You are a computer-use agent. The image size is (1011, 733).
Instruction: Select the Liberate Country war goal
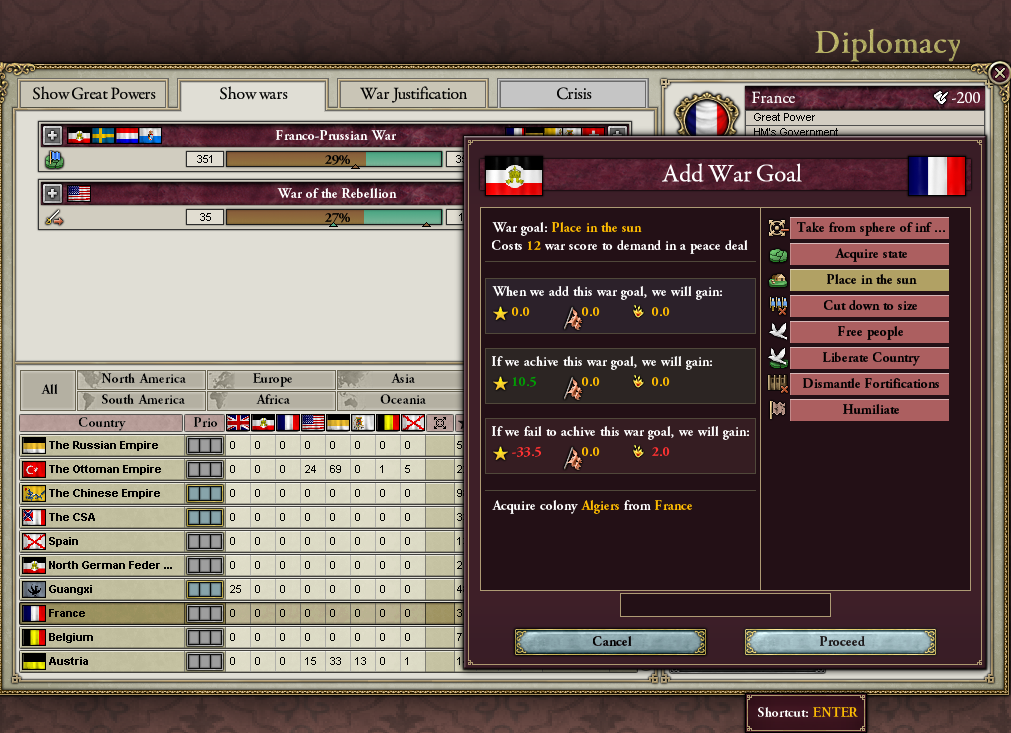click(870, 358)
